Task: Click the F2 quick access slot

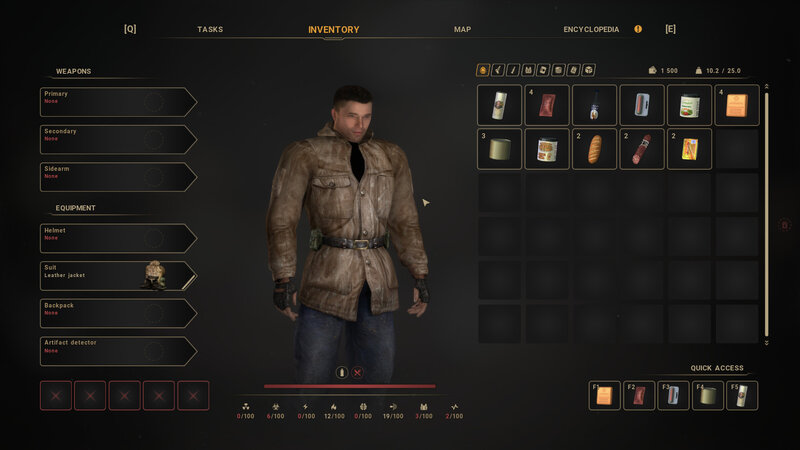Action: [x=637, y=396]
